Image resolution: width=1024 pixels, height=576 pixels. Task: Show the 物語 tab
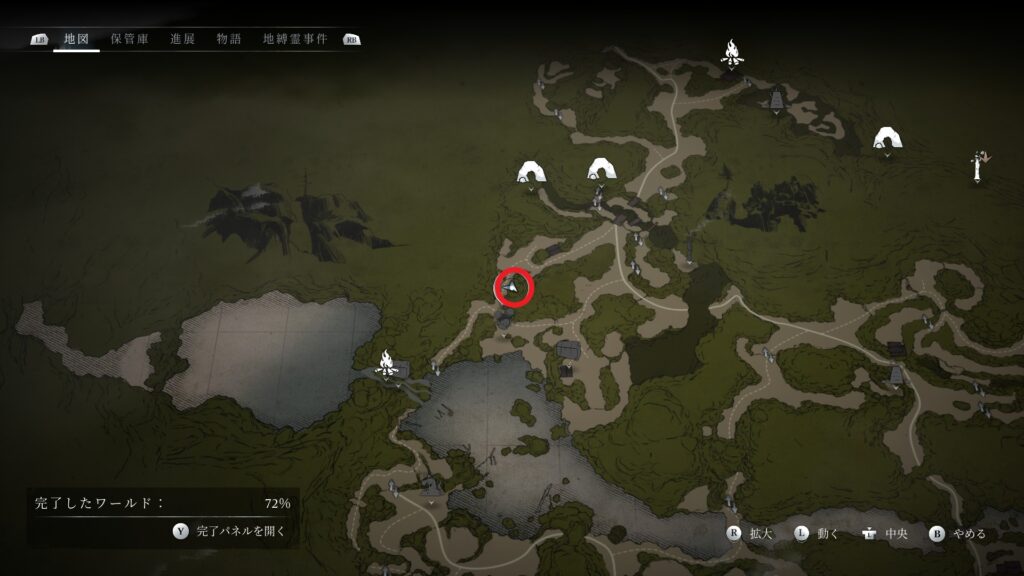pos(229,40)
